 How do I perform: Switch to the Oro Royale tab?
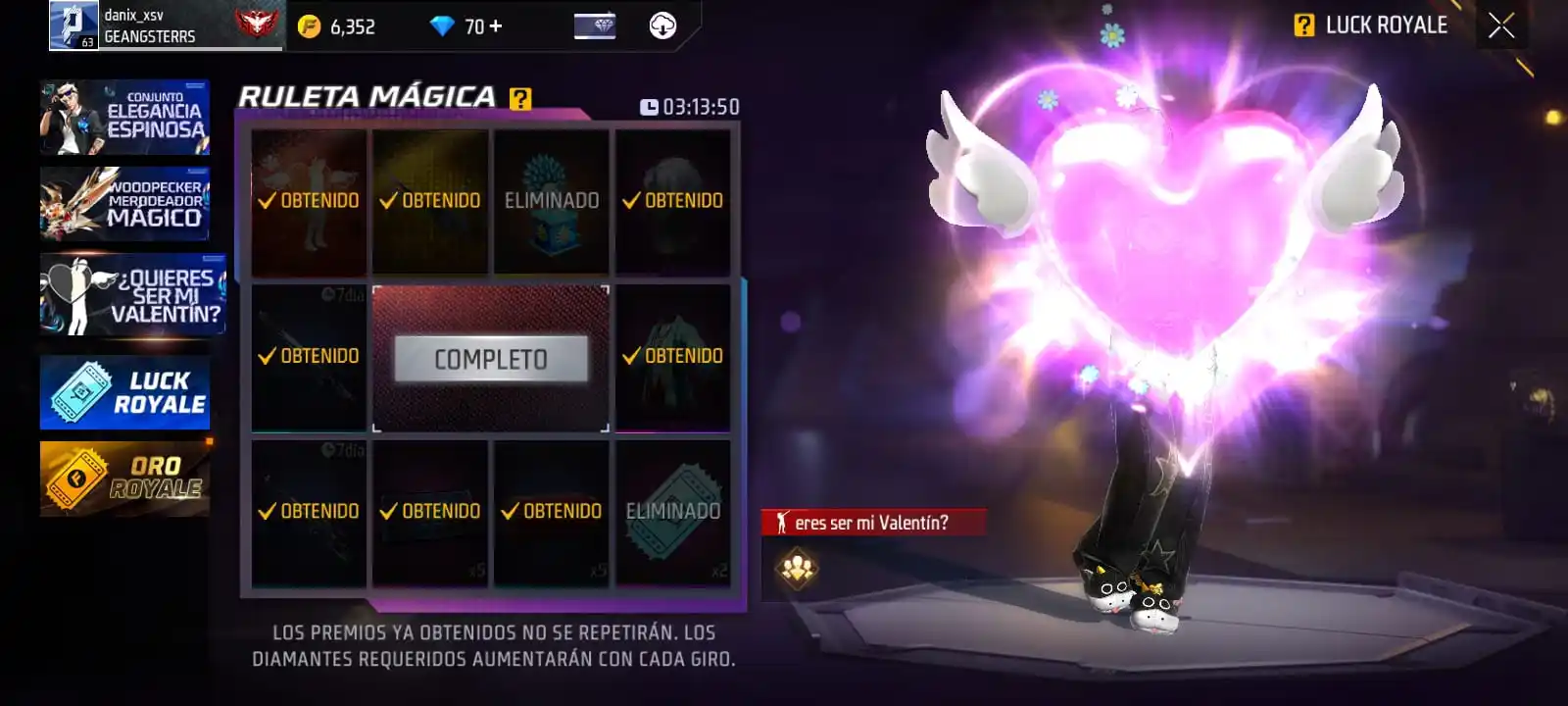(124, 478)
